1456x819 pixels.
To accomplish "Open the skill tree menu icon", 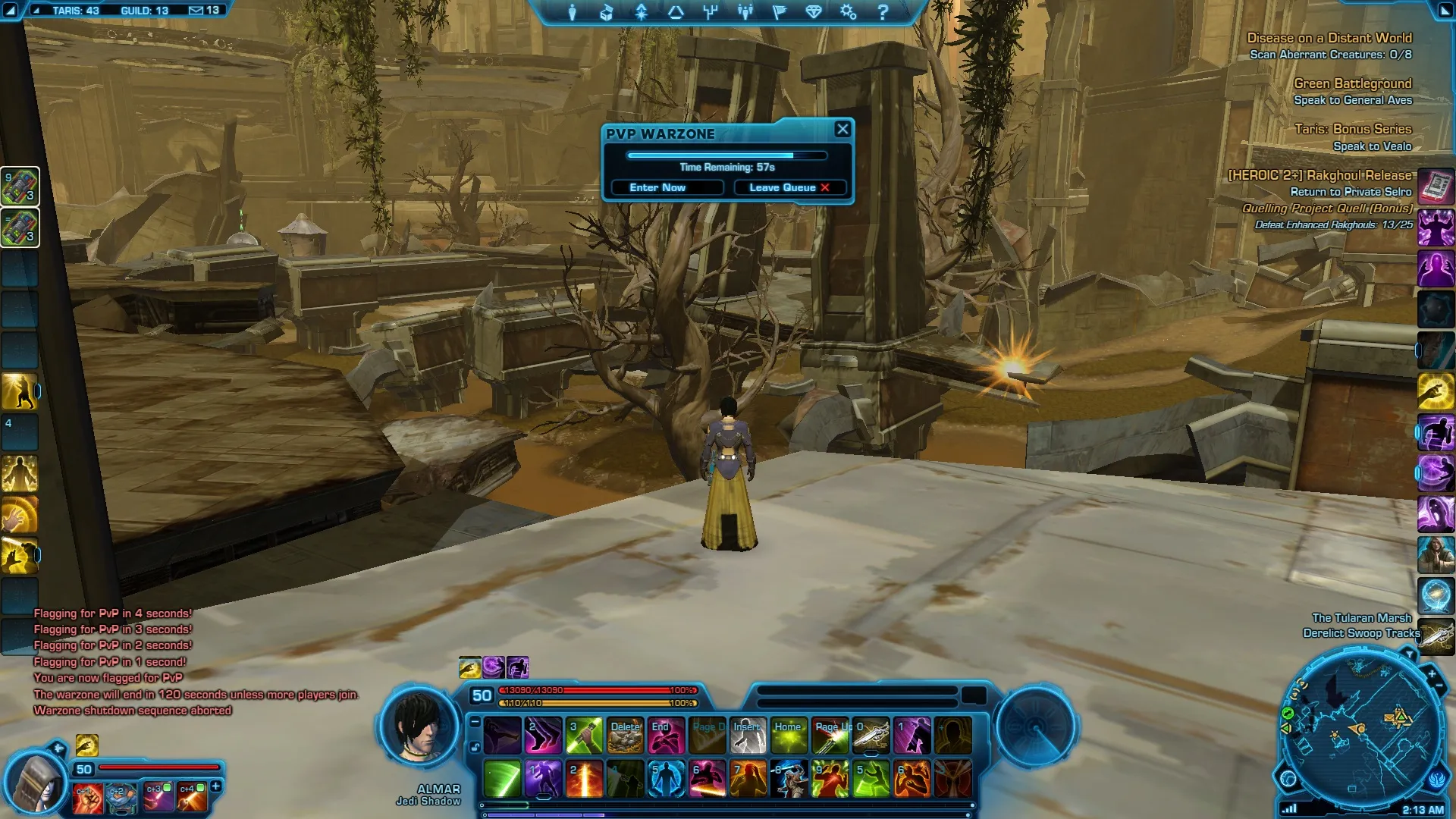I will pyautogui.click(x=711, y=12).
